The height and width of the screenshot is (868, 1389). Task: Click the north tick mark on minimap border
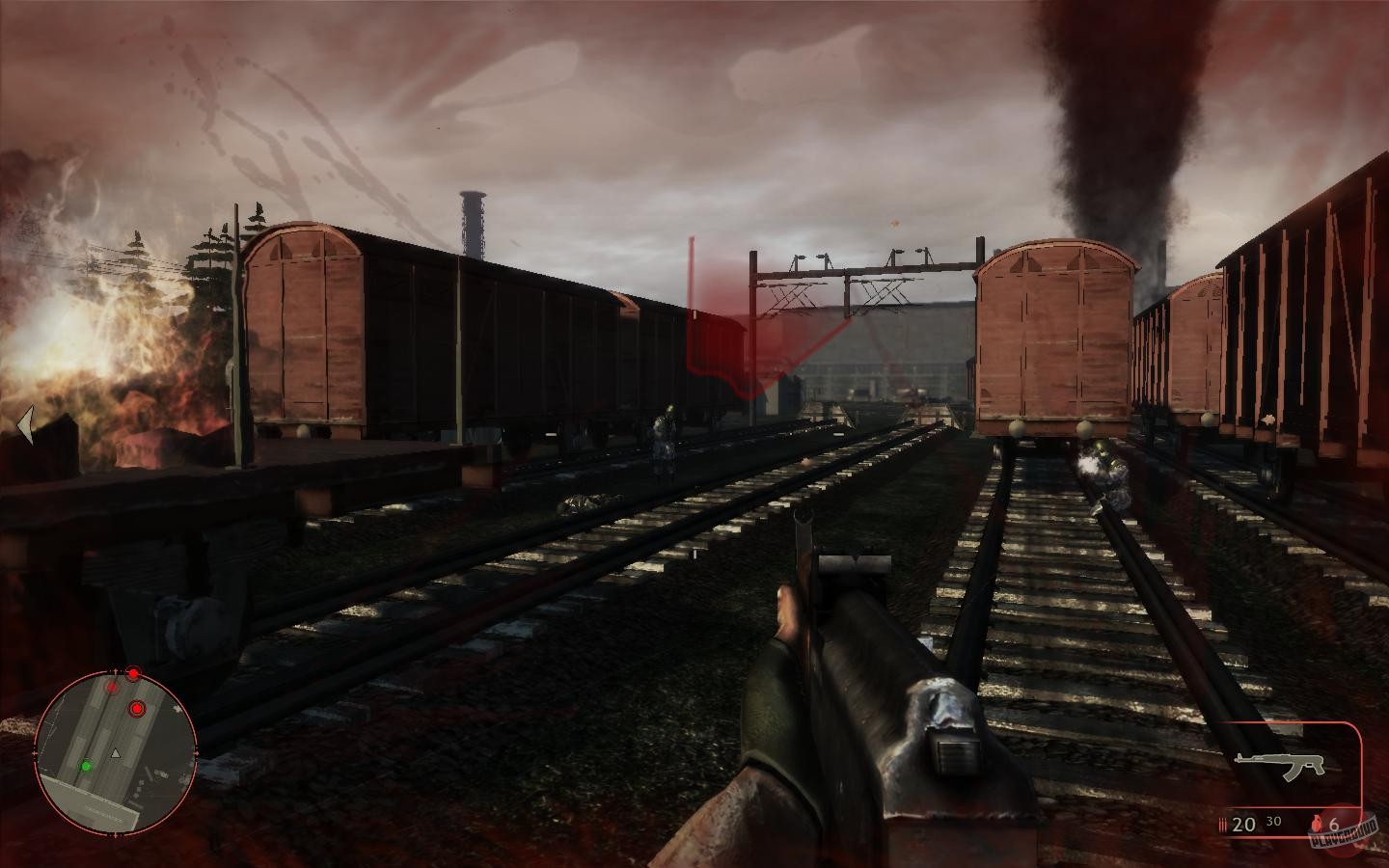click(115, 669)
